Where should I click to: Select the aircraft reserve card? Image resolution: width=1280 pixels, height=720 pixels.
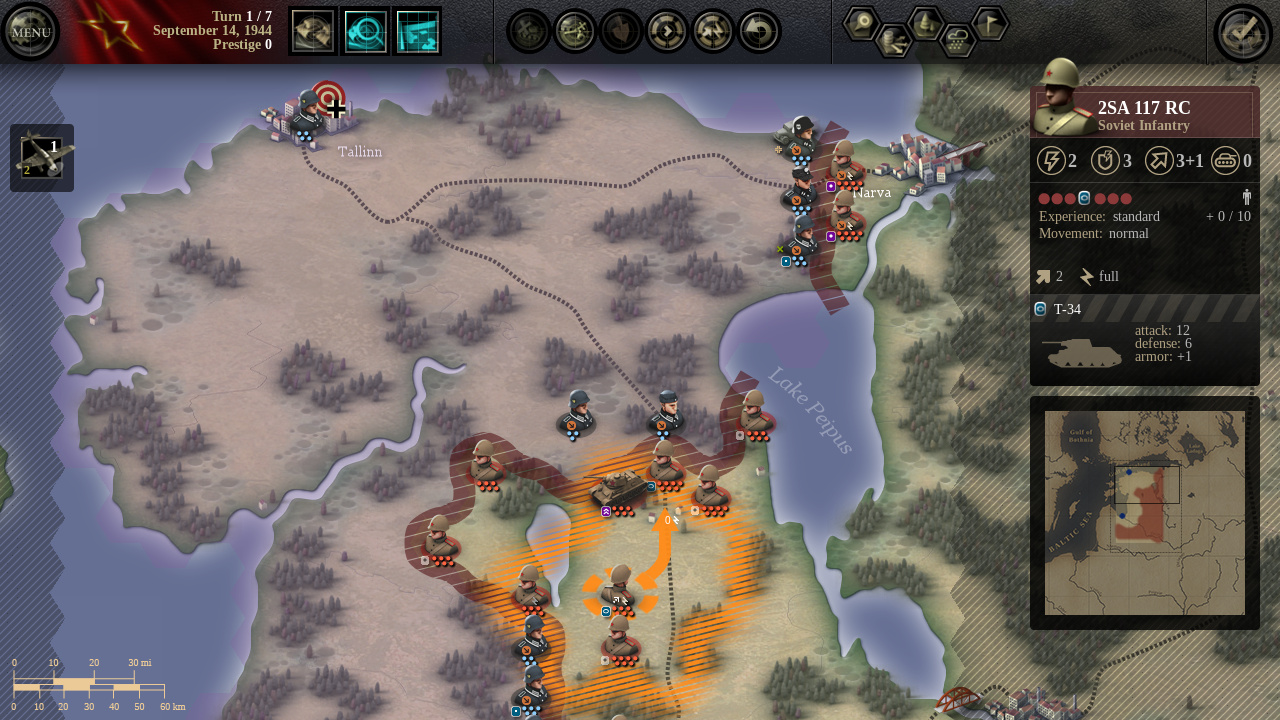(x=42, y=158)
